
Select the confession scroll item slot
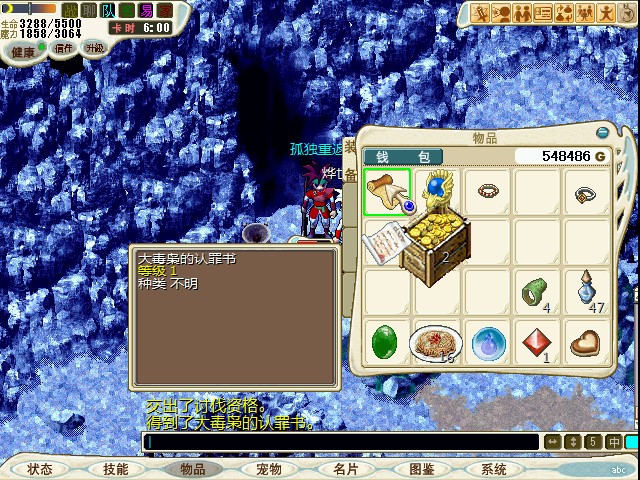click(387, 192)
